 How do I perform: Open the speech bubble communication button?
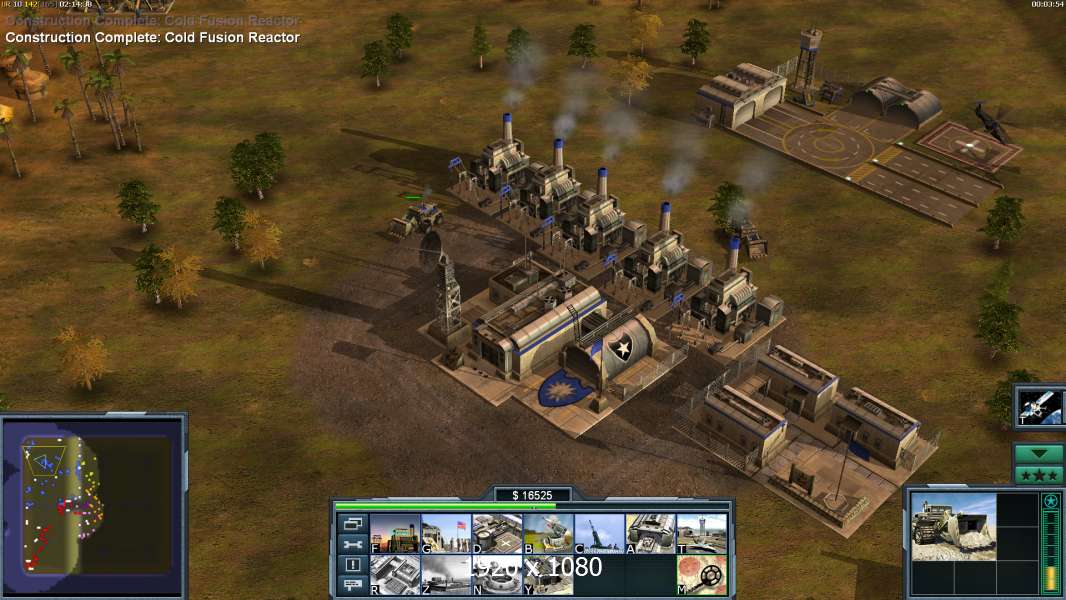click(352, 585)
